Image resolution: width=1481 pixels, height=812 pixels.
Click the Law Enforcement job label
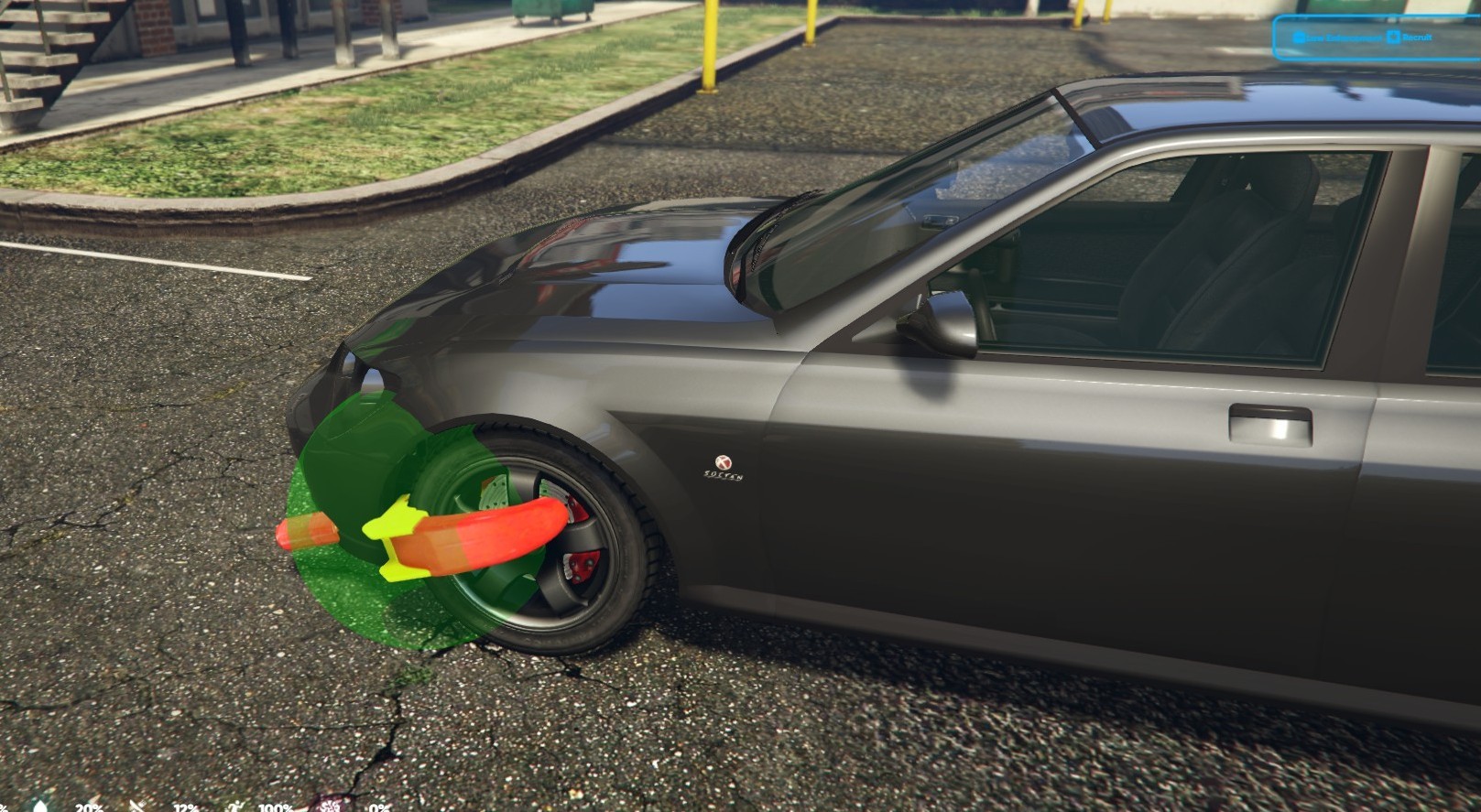coord(1337,38)
